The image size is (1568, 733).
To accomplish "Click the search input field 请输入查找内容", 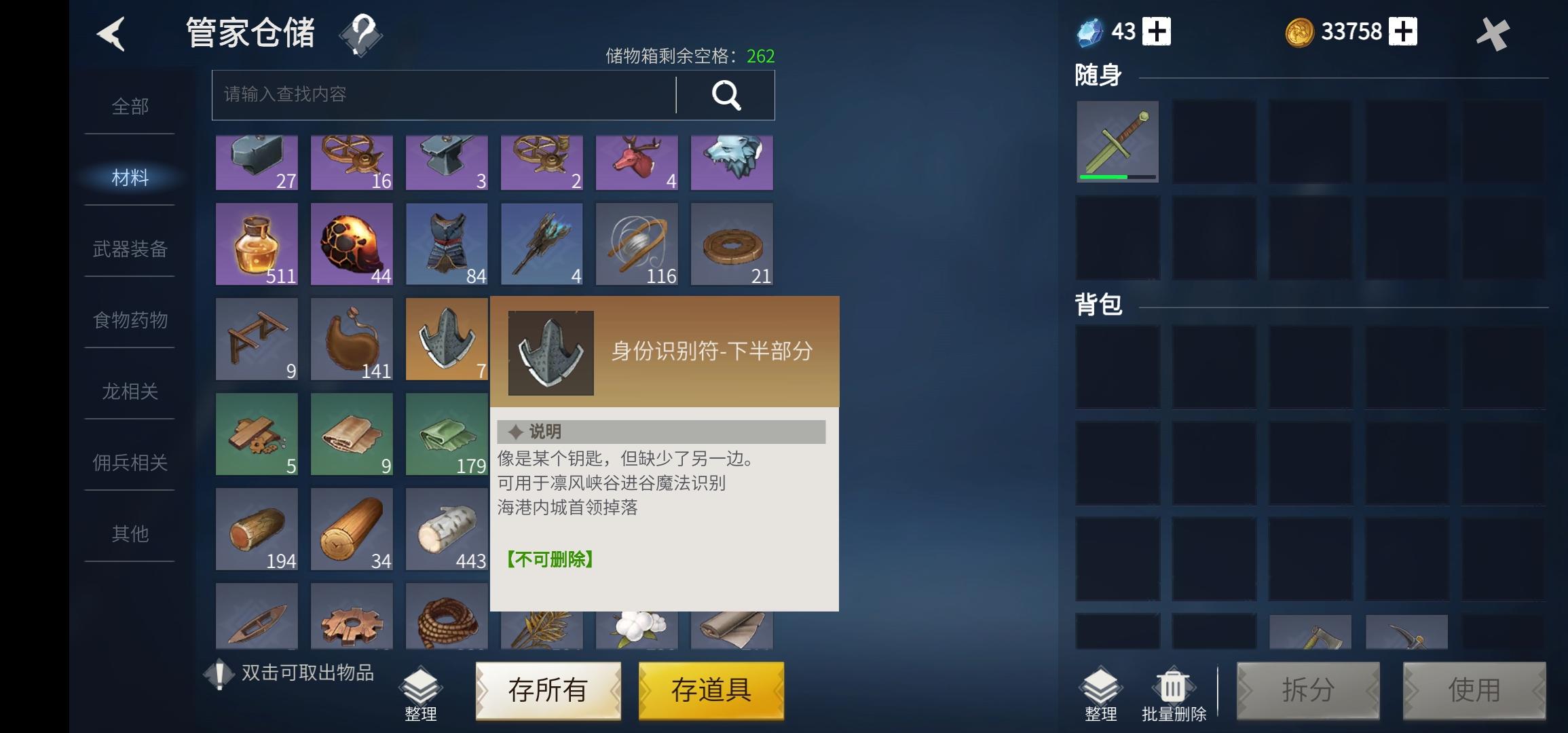I will click(x=407, y=95).
